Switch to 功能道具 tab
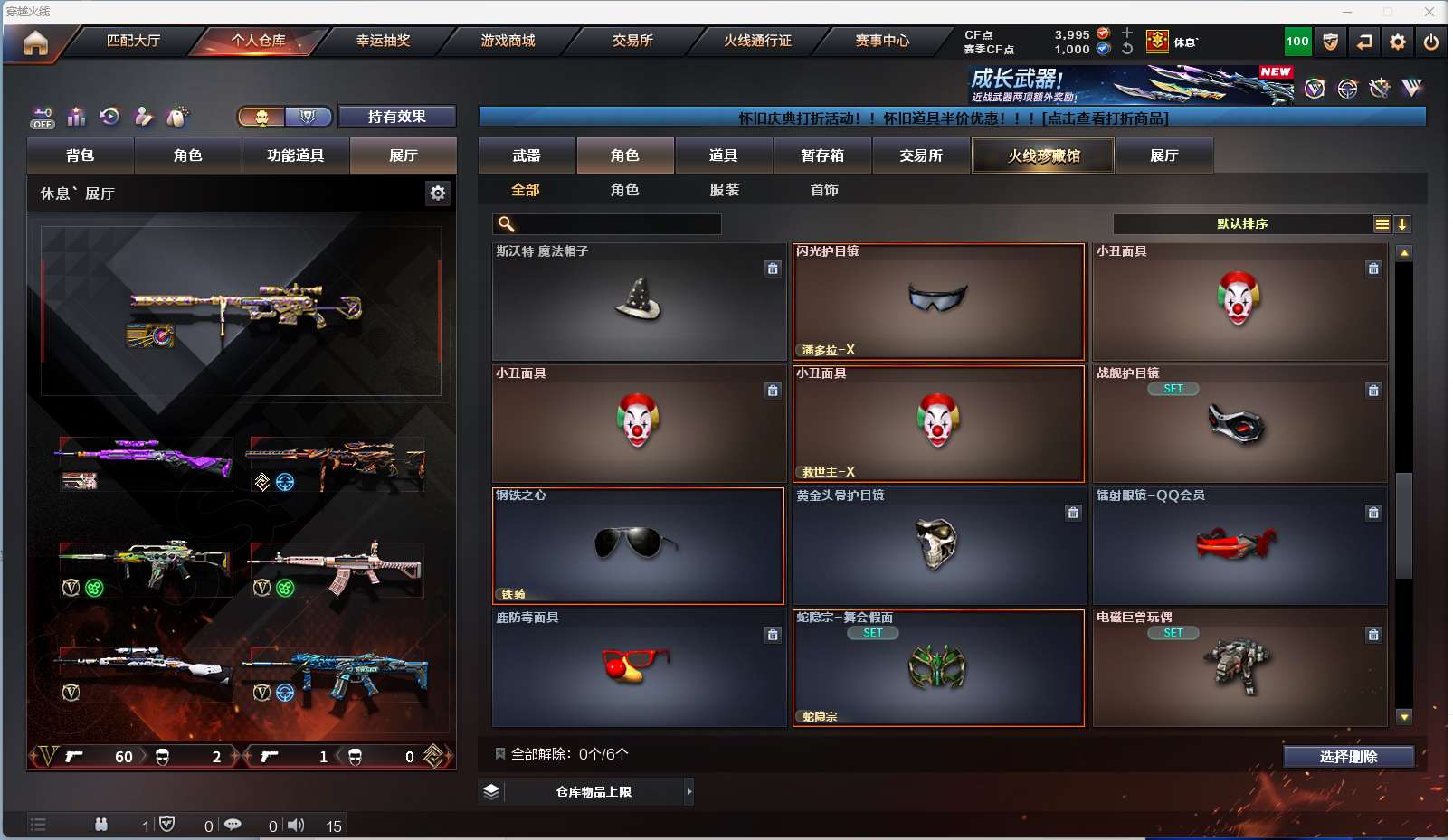Image resolution: width=1453 pixels, height=840 pixels. tap(295, 156)
